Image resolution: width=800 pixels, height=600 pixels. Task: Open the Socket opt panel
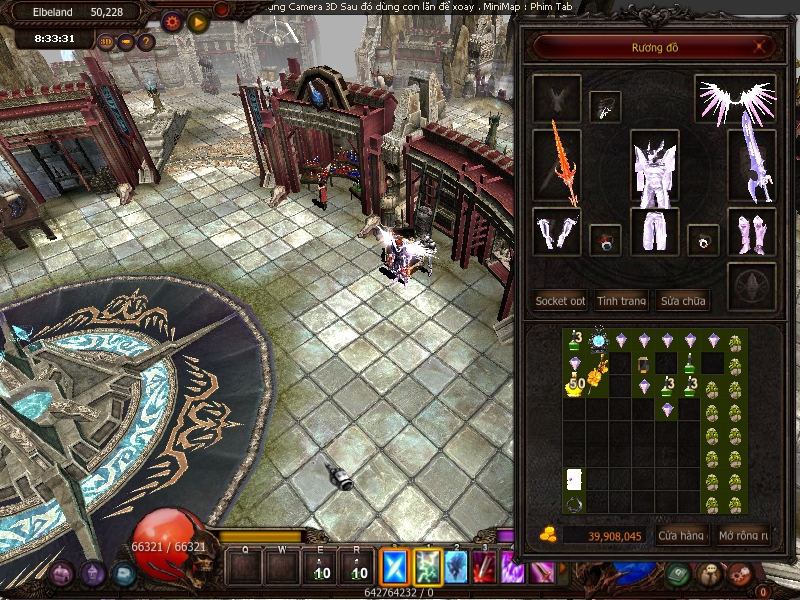(x=560, y=300)
